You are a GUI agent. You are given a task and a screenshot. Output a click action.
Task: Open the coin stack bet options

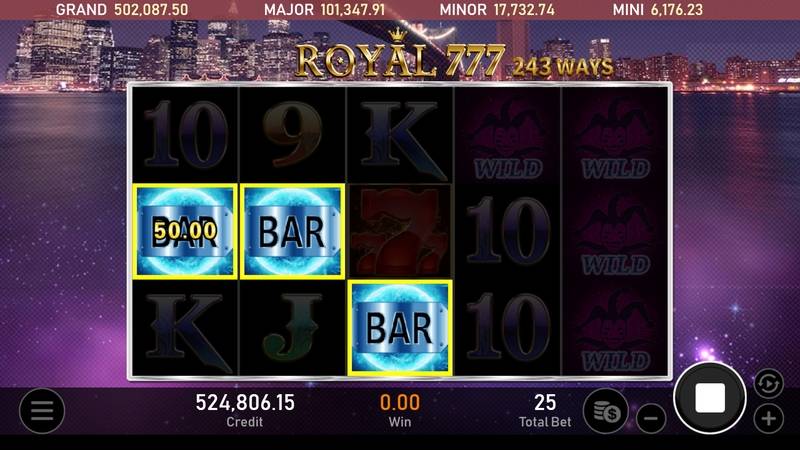point(606,411)
